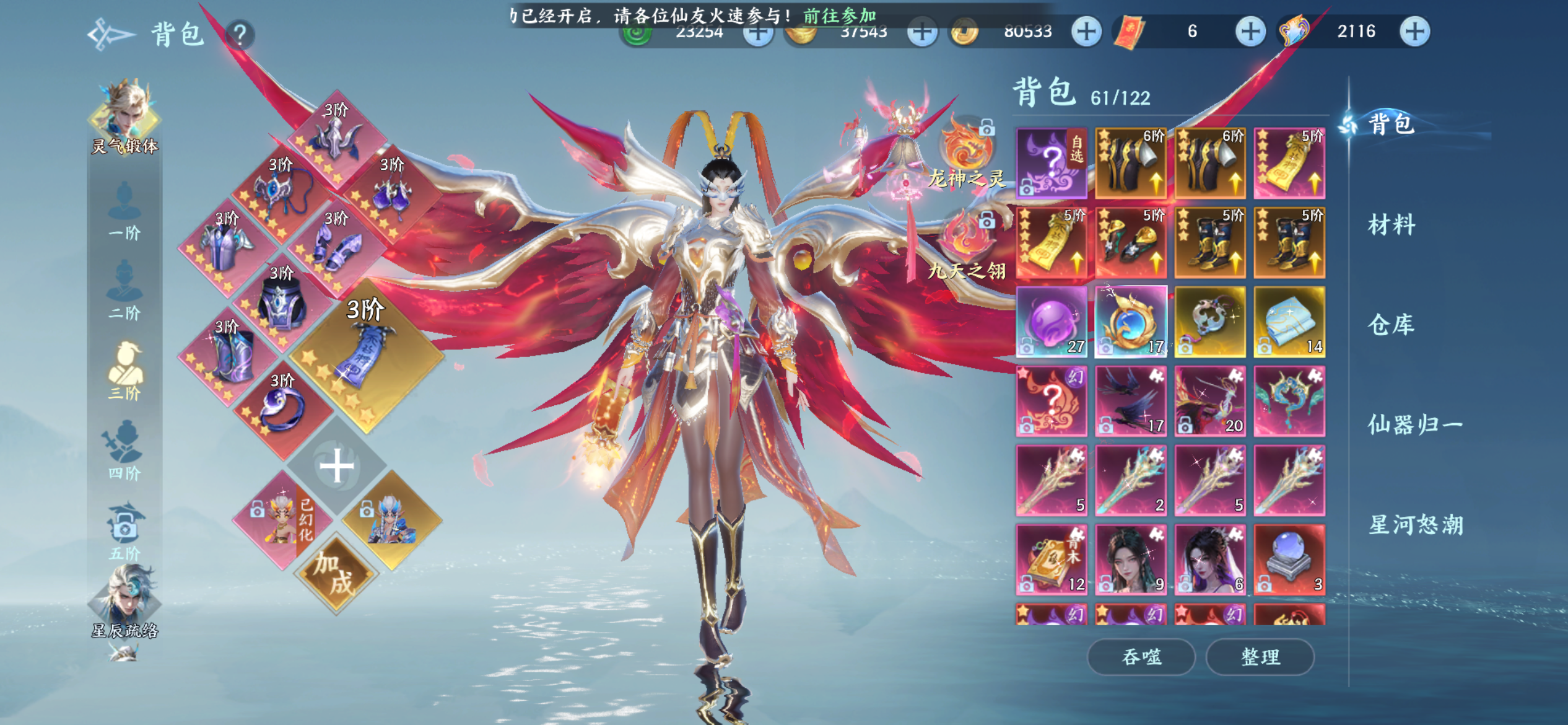Add more red envelope currency
This screenshot has width=1568, height=725.
1250,32
